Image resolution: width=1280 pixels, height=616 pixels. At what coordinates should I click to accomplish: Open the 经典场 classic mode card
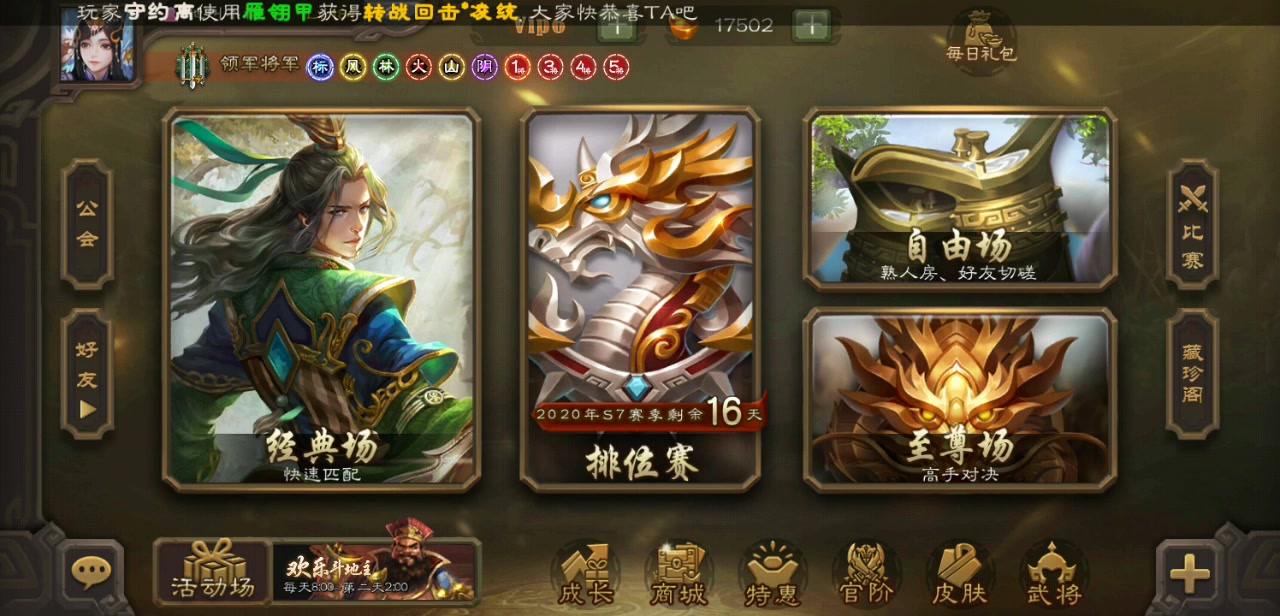[x=321, y=300]
